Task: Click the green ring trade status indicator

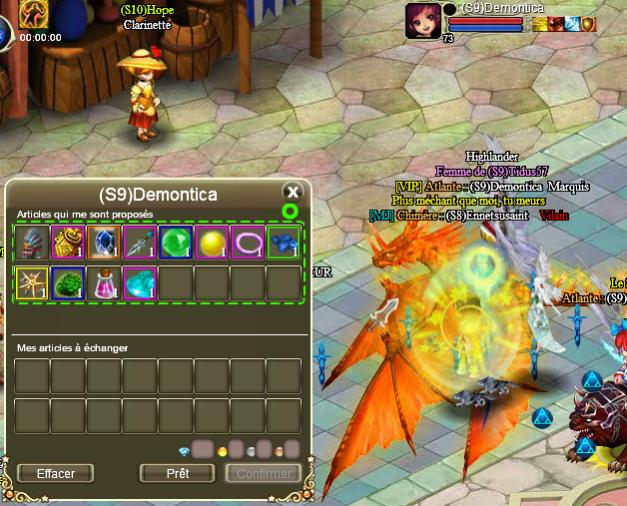Action: 290,211
